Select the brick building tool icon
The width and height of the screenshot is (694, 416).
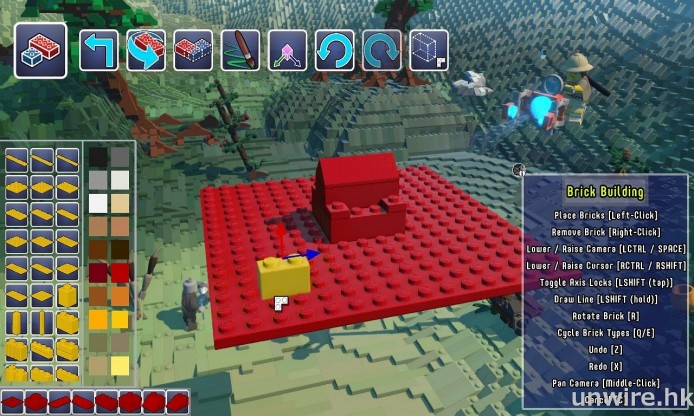(40, 50)
